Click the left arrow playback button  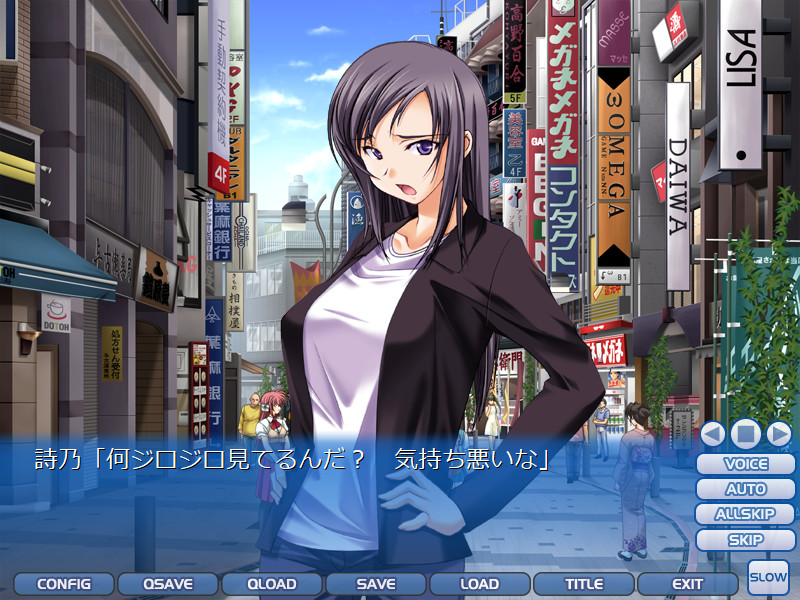click(x=713, y=434)
